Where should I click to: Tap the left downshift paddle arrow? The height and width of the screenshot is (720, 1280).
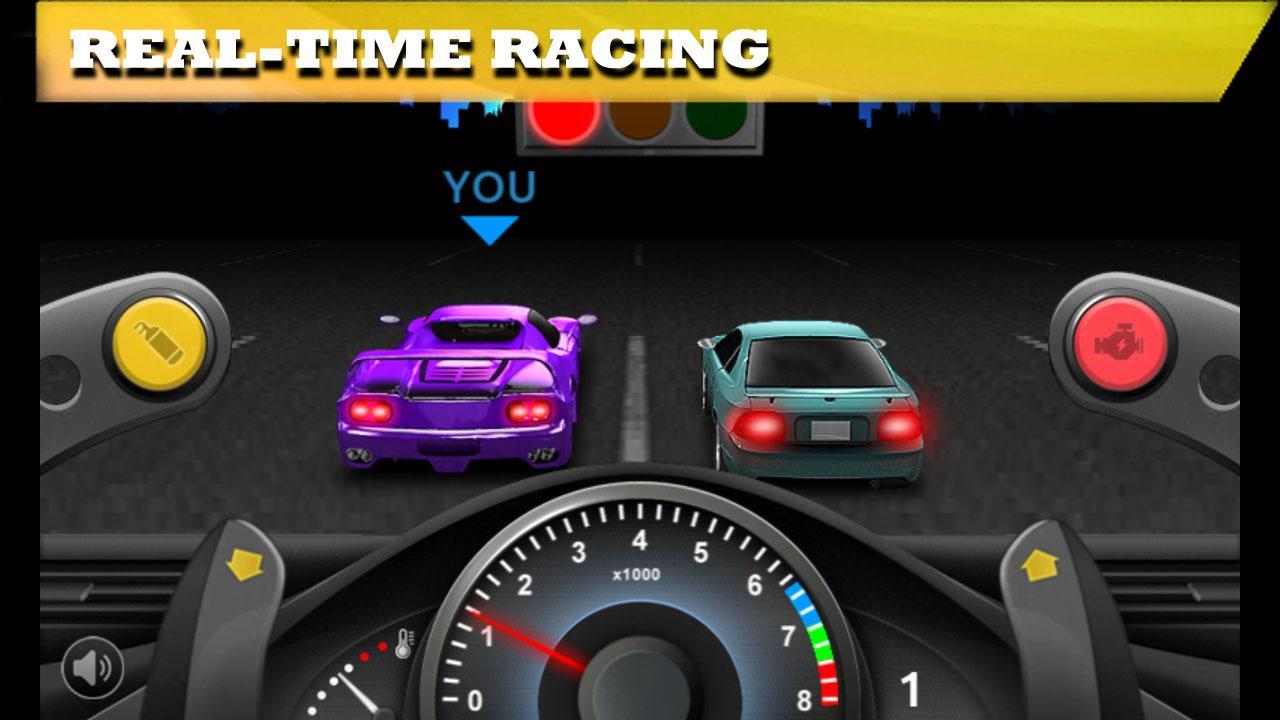[243, 566]
